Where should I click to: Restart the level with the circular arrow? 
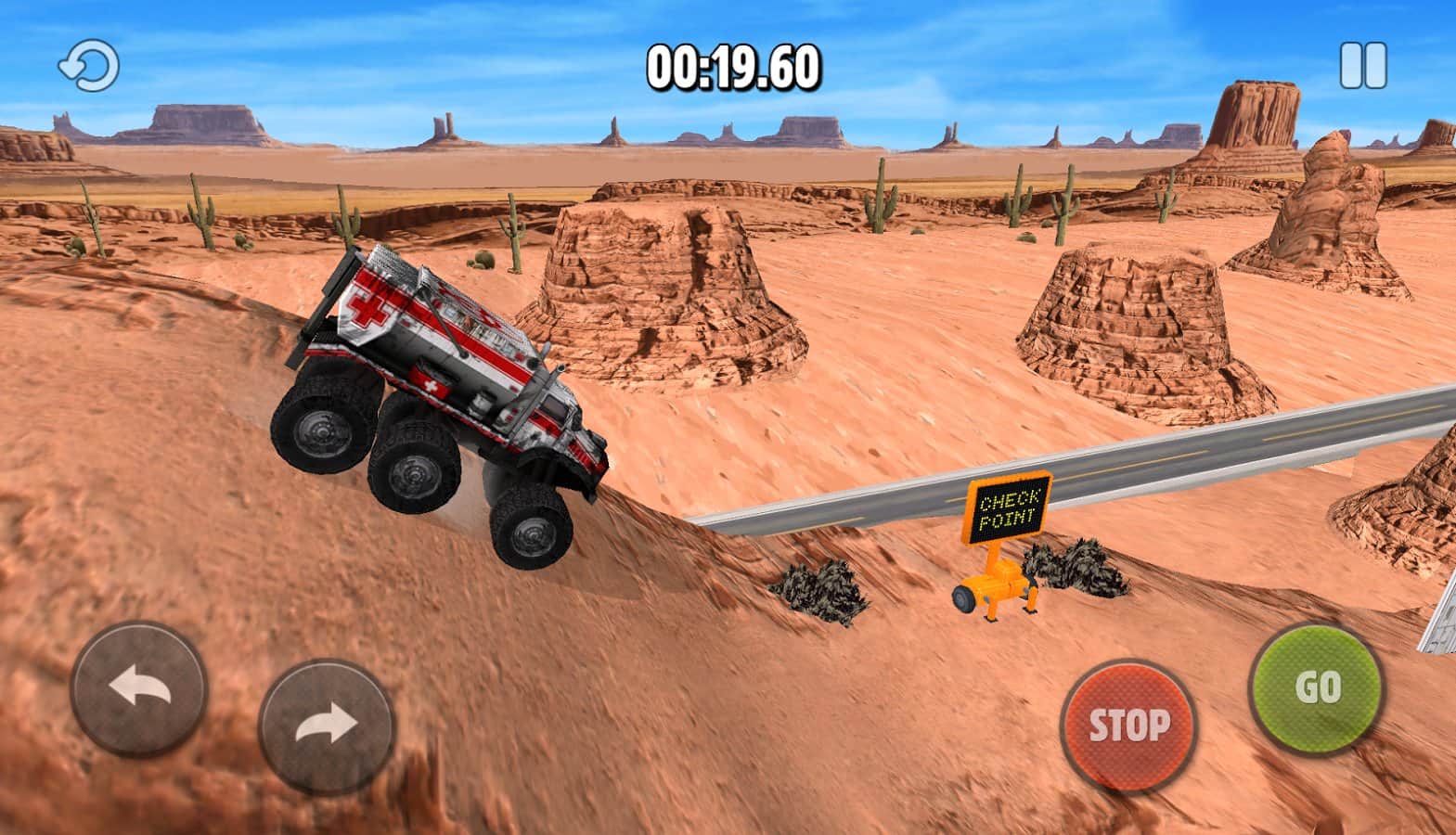[x=89, y=67]
